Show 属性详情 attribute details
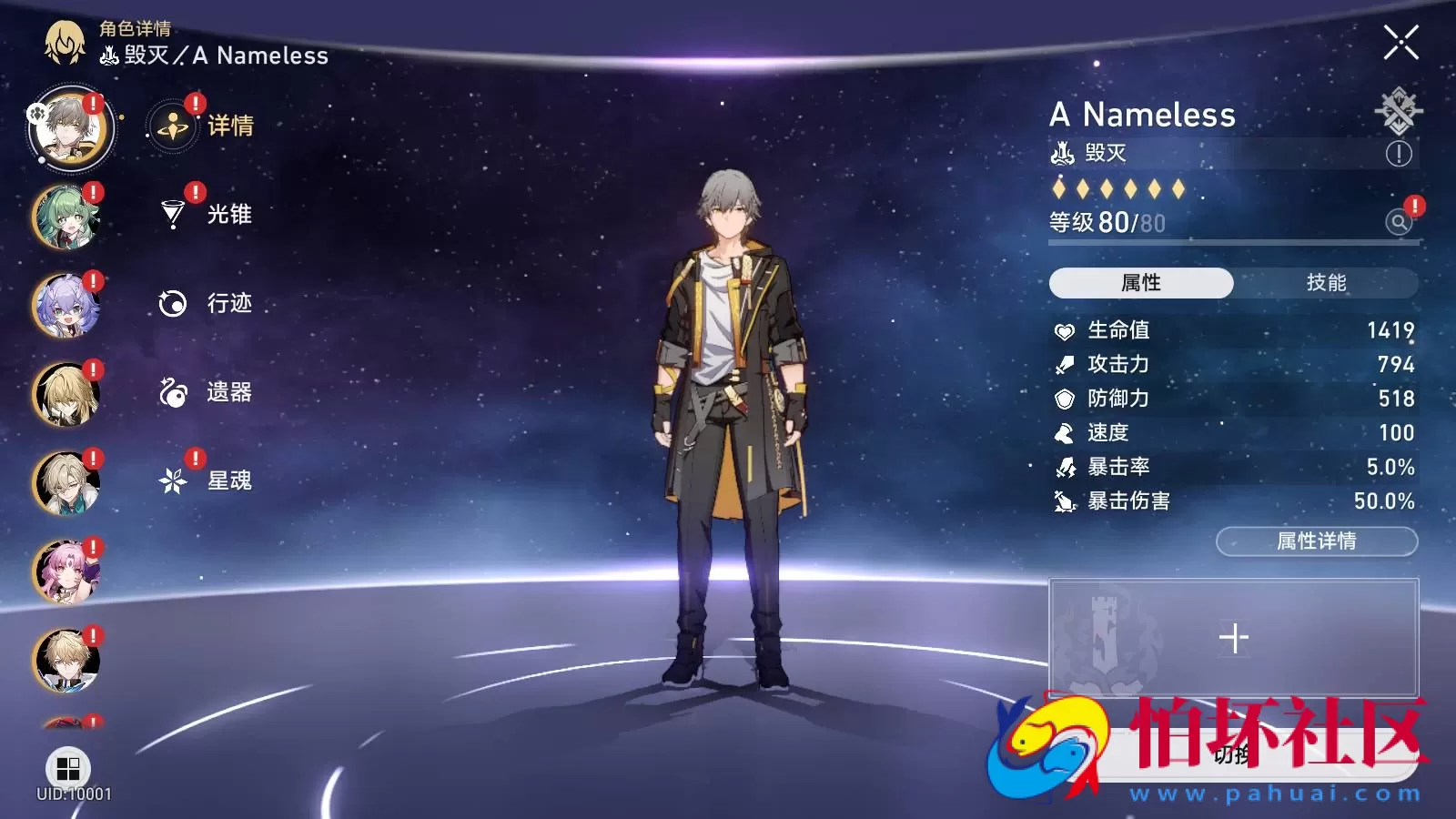This screenshot has width=1456, height=819. click(1316, 541)
